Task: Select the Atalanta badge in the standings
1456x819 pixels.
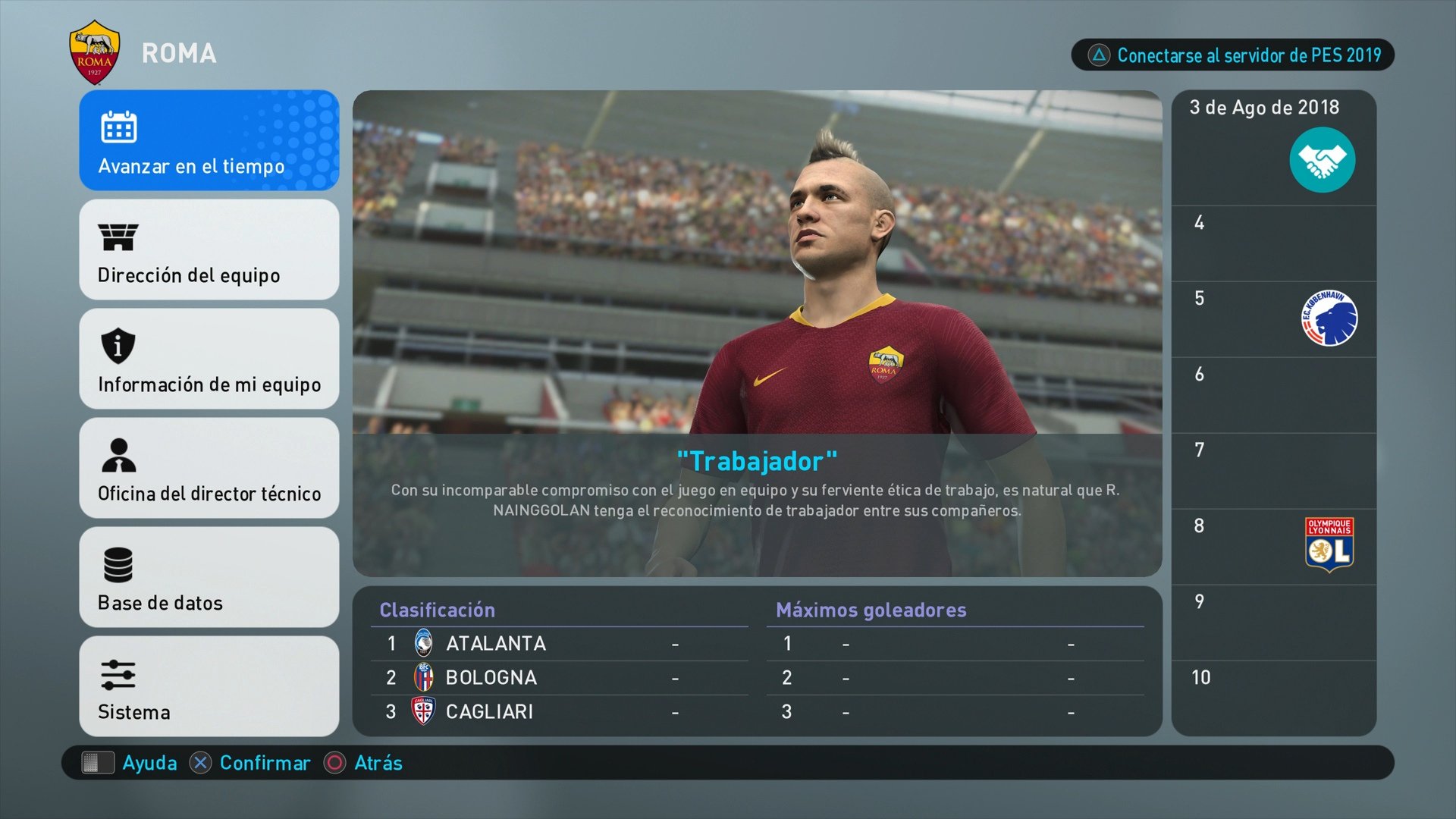Action: tap(425, 642)
